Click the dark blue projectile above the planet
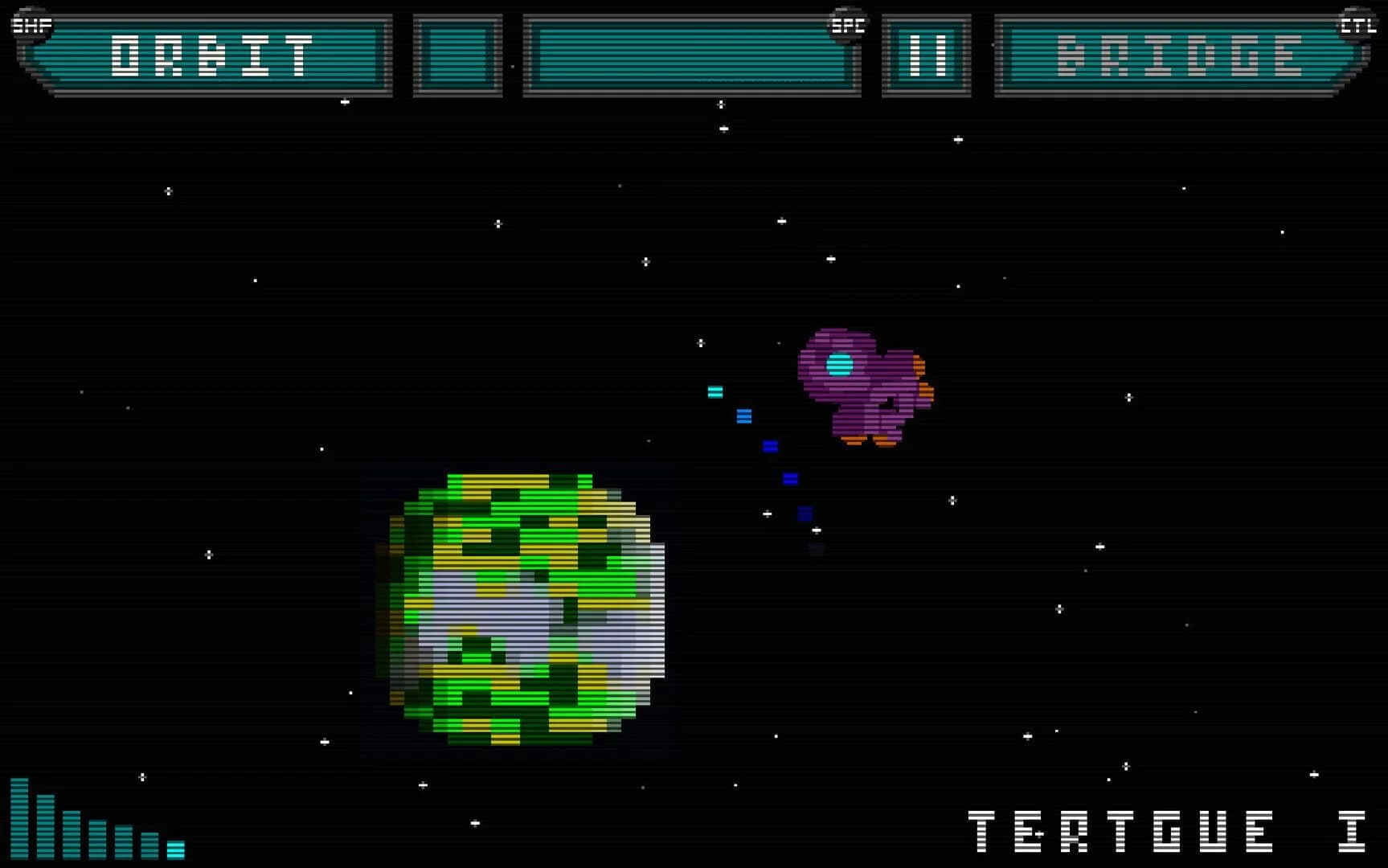1388x868 pixels. pos(789,479)
